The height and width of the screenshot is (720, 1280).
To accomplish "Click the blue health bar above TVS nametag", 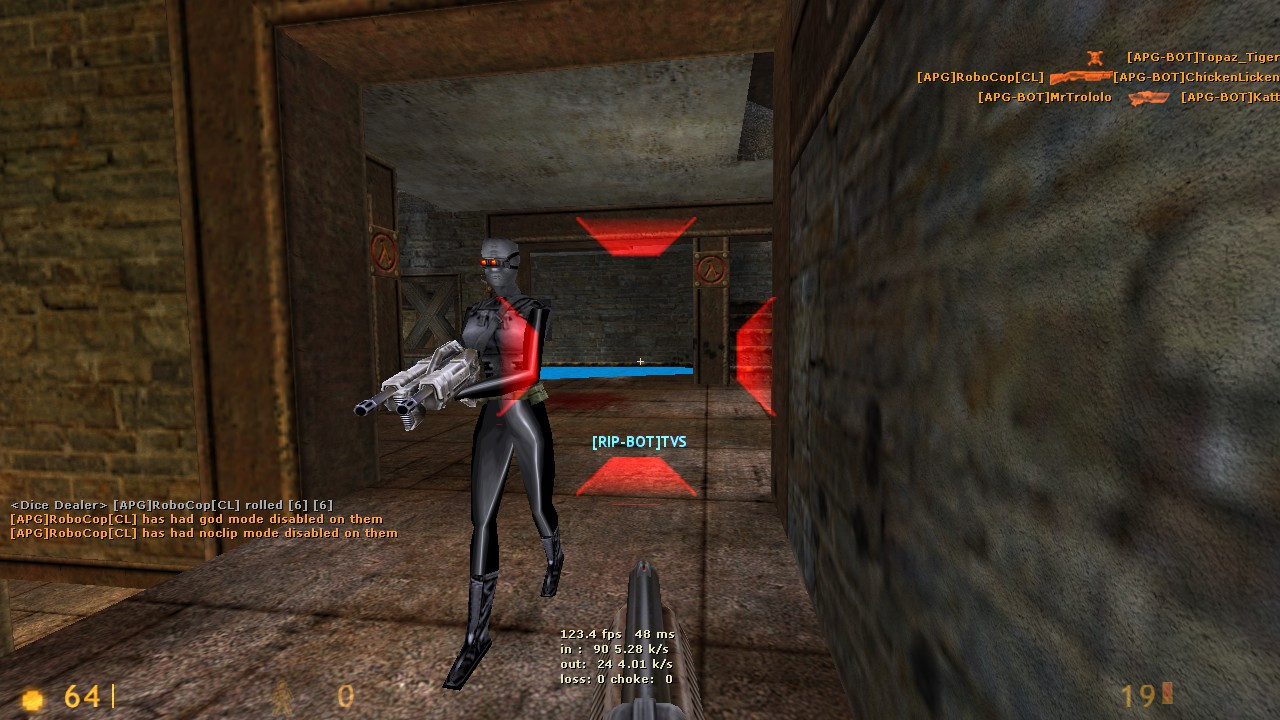I will point(615,370).
